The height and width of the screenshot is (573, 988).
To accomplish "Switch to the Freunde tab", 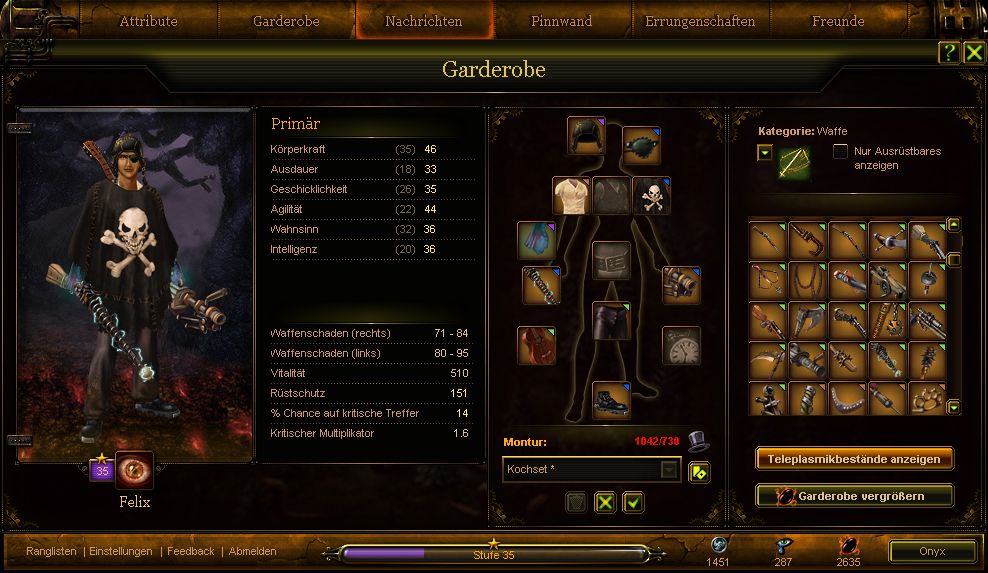I will tap(838, 21).
